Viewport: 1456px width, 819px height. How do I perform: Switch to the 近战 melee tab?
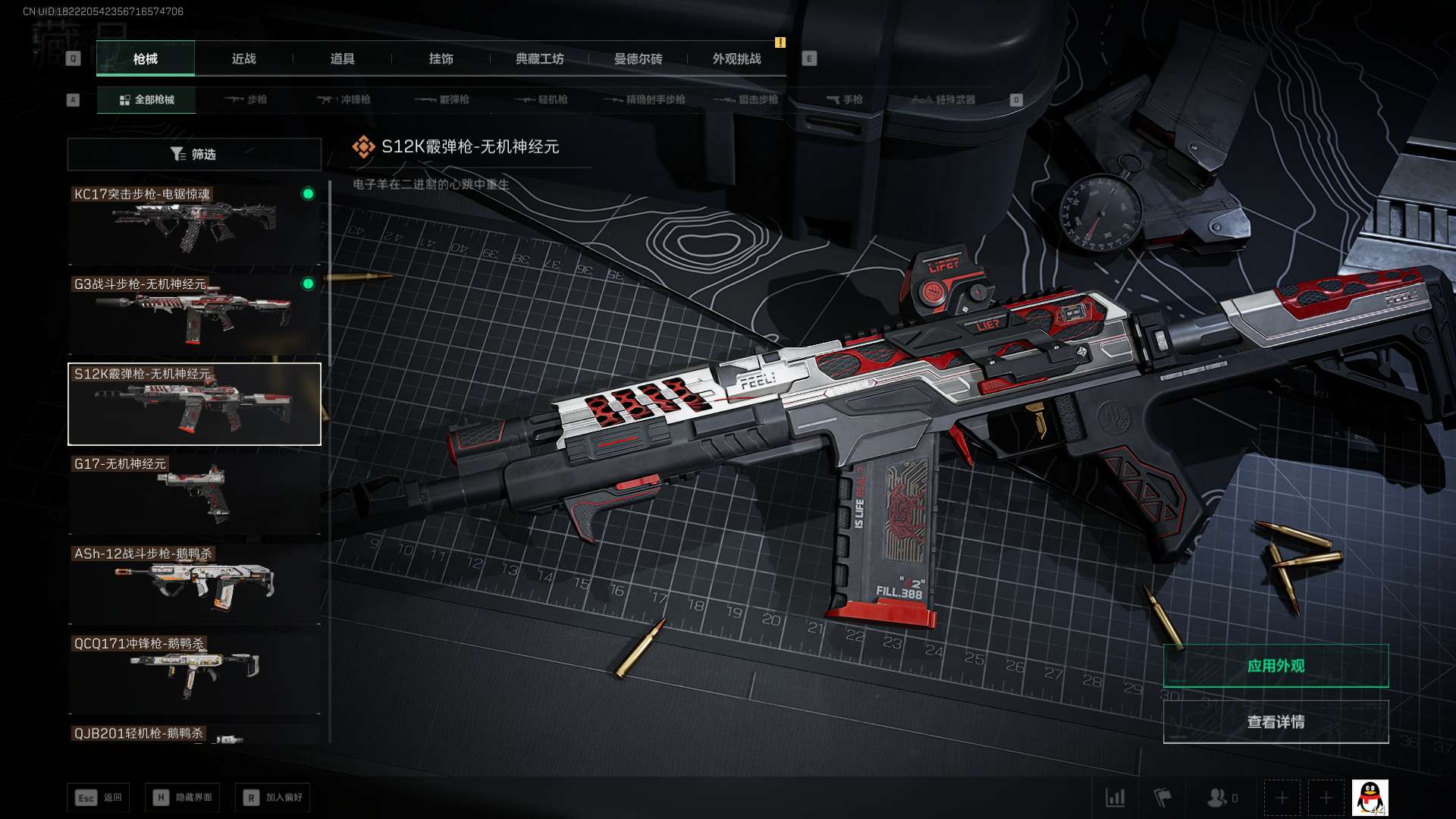click(243, 58)
